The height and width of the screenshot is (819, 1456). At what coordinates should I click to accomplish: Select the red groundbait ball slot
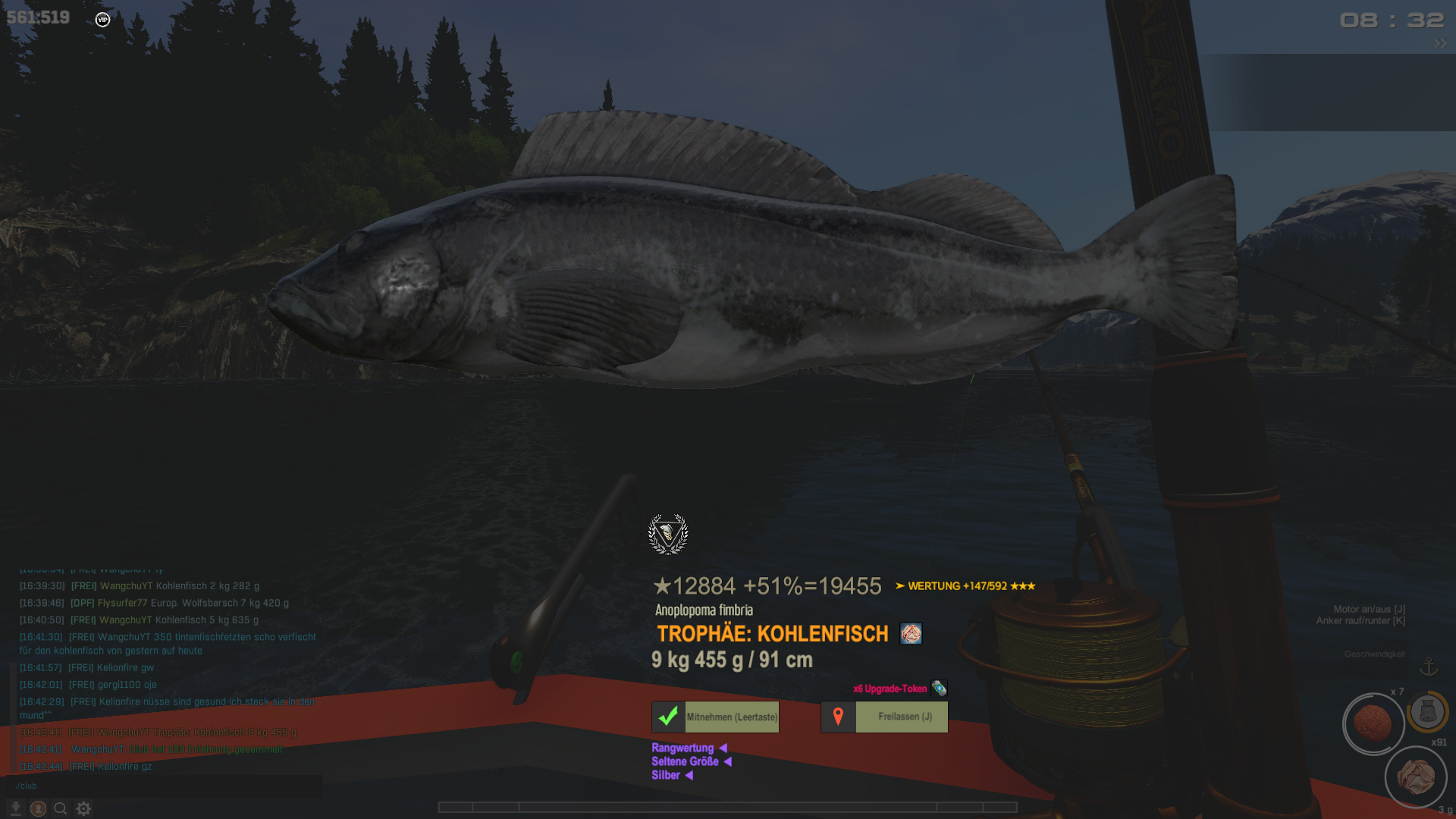(1373, 724)
